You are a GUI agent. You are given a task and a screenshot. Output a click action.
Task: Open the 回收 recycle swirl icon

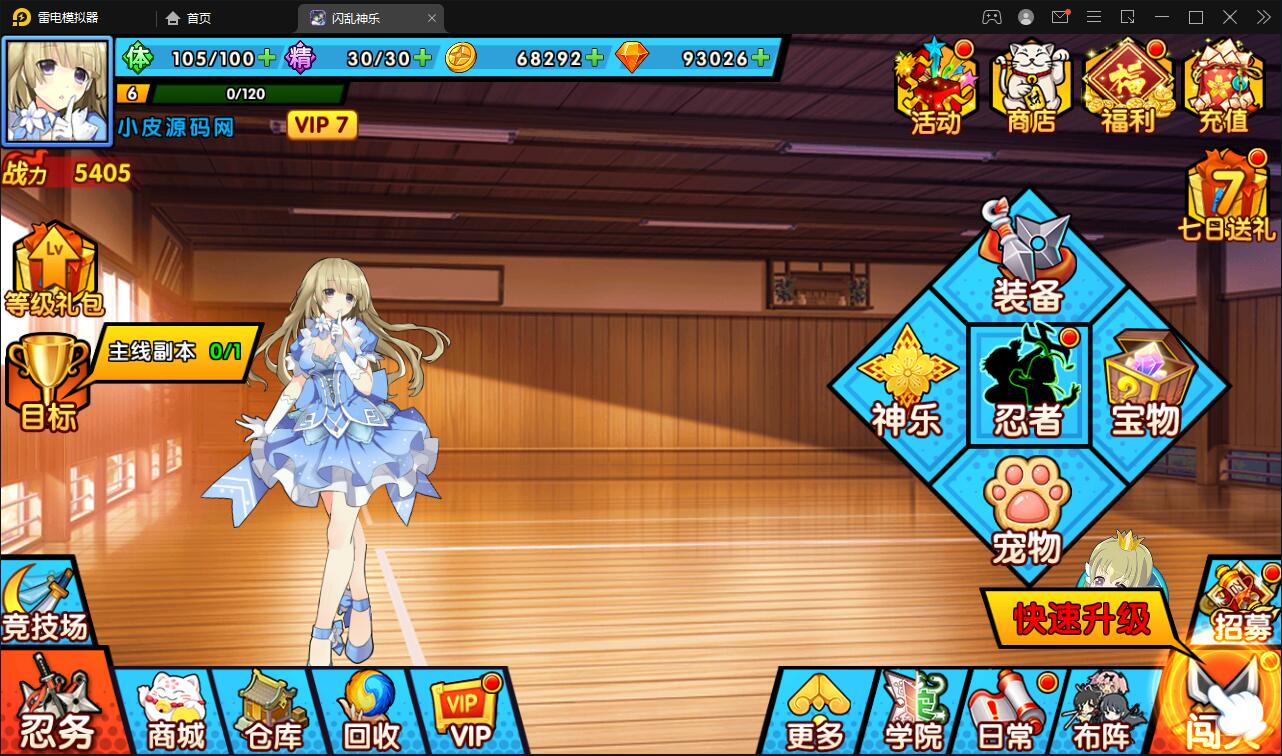(366, 712)
